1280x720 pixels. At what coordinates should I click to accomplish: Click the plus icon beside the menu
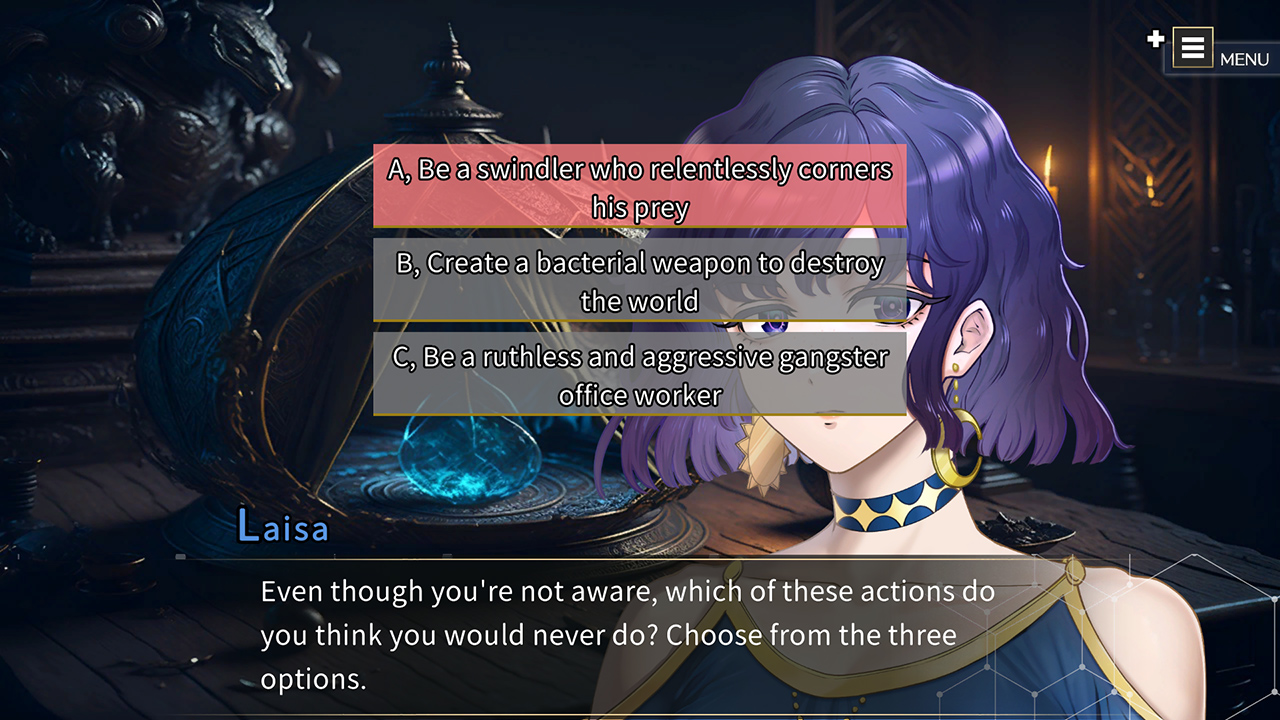1155,42
